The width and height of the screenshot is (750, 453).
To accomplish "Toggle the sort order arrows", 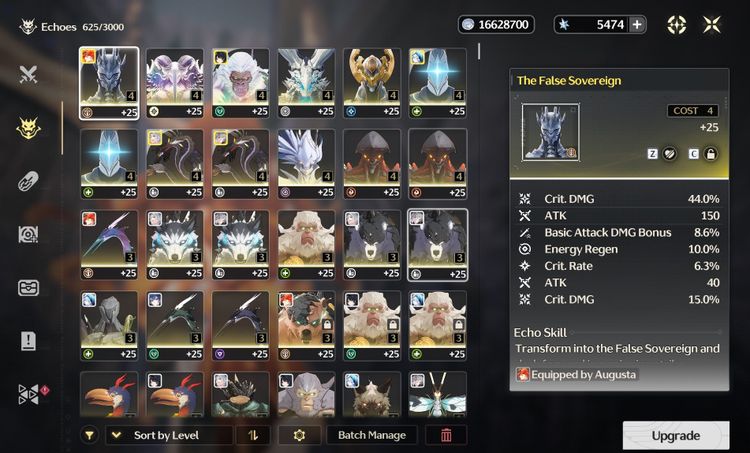I will coord(252,435).
